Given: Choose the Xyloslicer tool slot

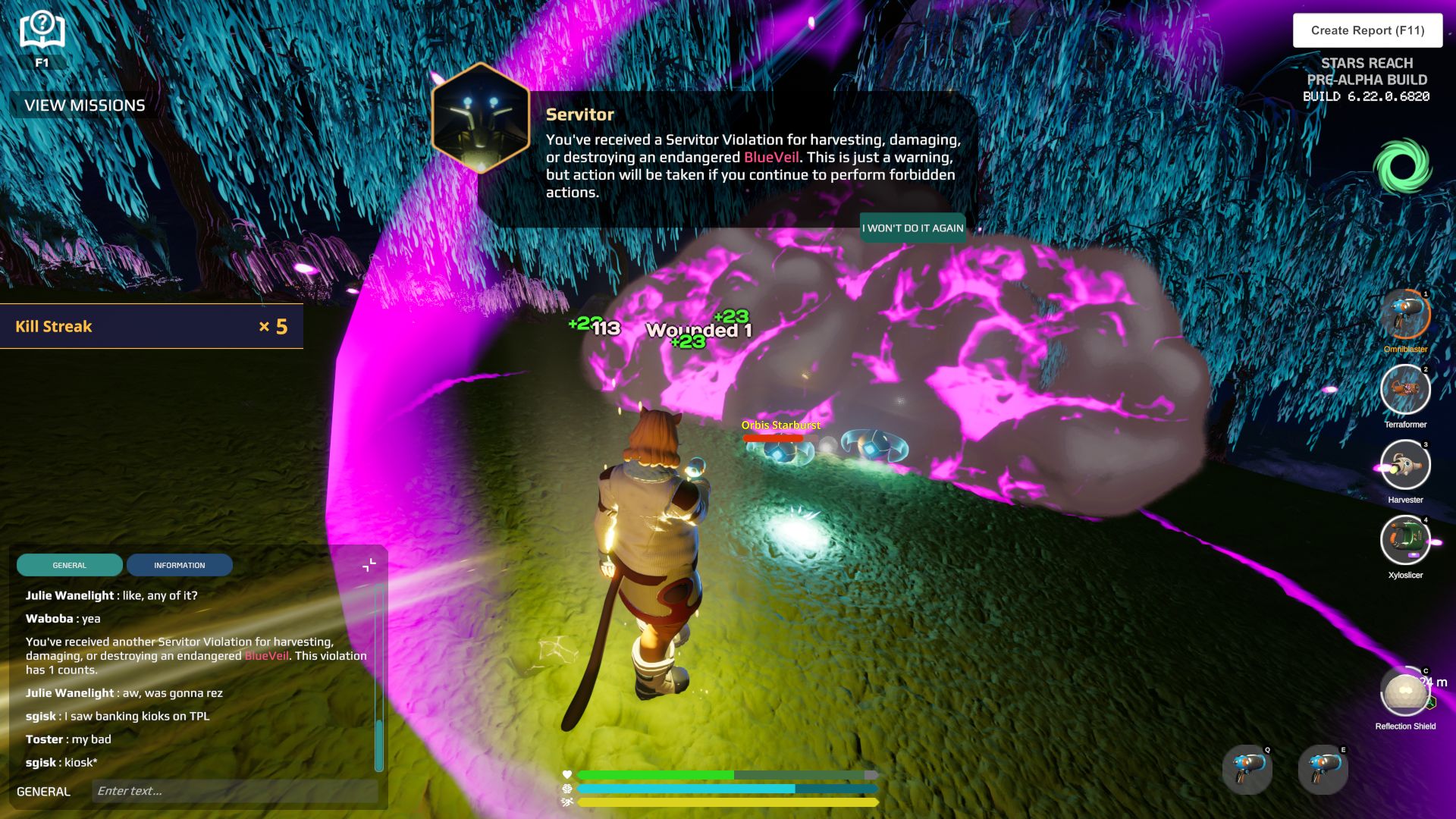Looking at the screenshot, I should coord(1405,540).
